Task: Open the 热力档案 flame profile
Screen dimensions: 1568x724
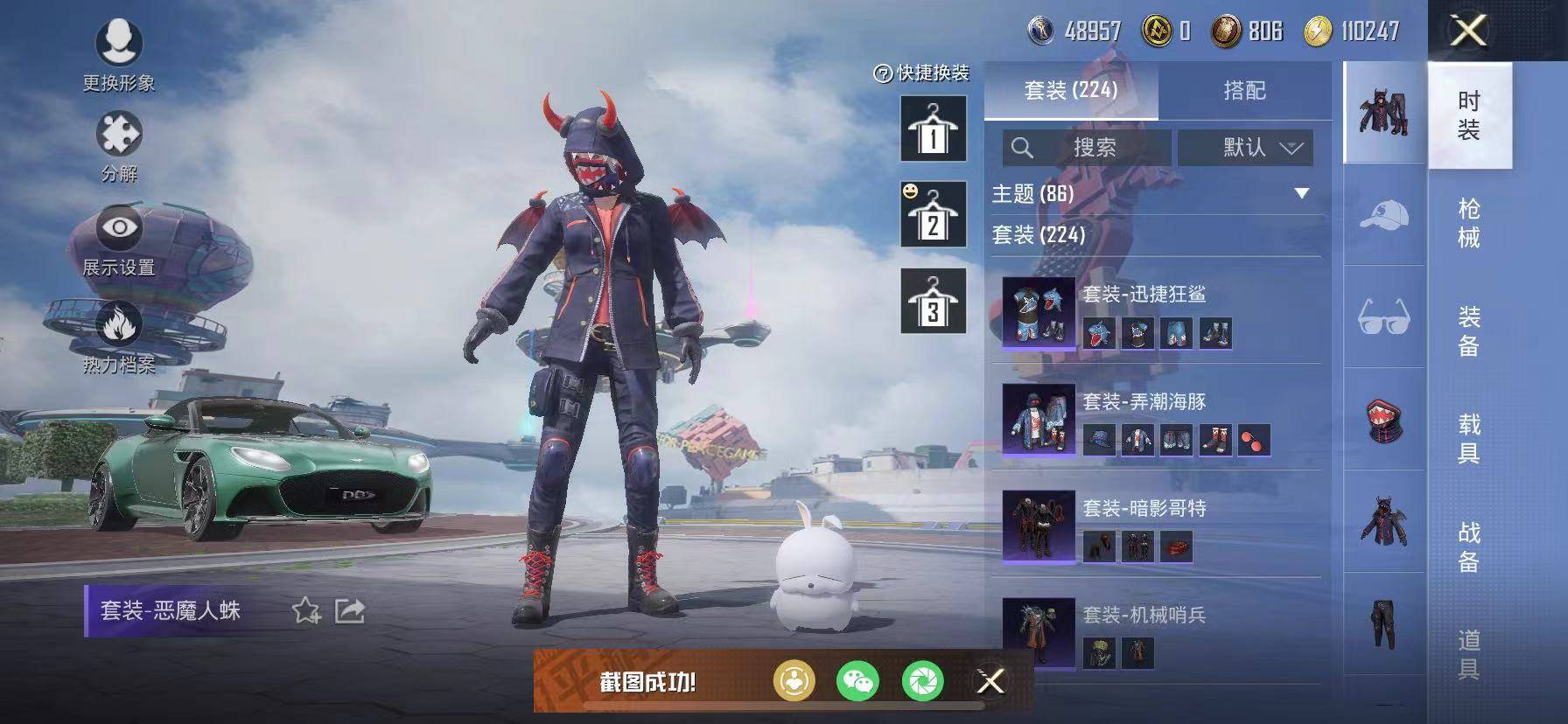Action: [118, 324]
